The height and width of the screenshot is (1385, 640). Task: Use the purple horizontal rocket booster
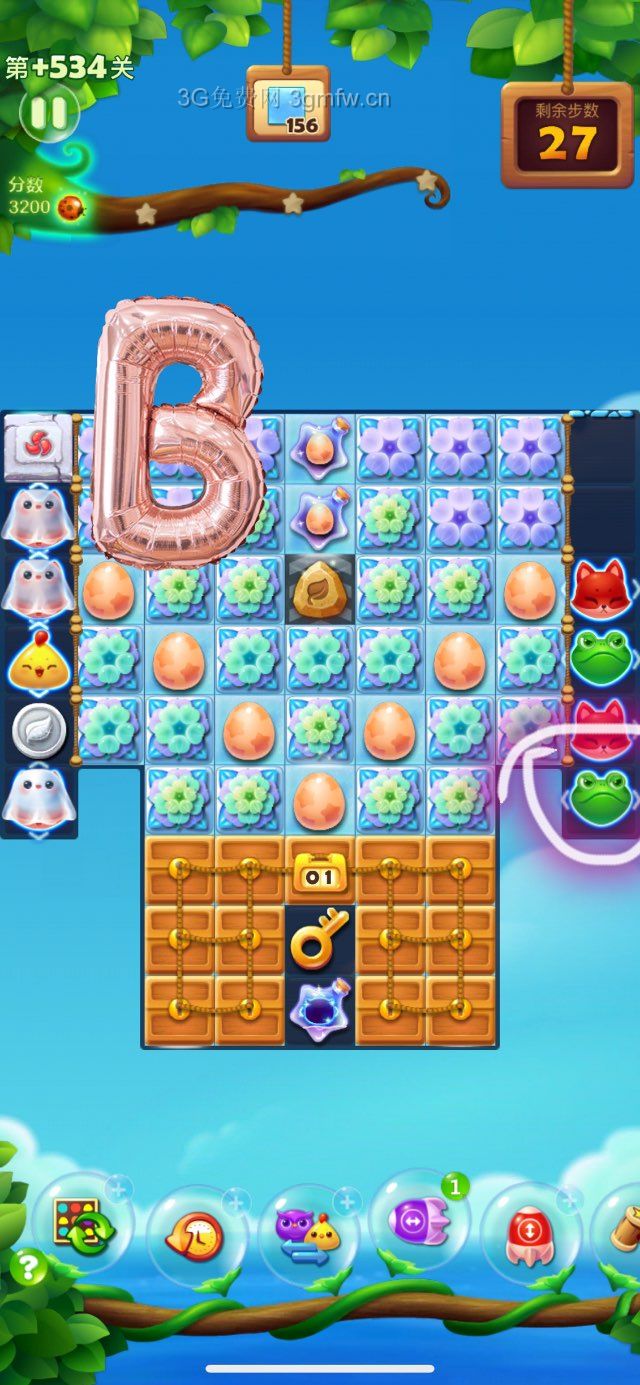click(x=419, y=1222)
